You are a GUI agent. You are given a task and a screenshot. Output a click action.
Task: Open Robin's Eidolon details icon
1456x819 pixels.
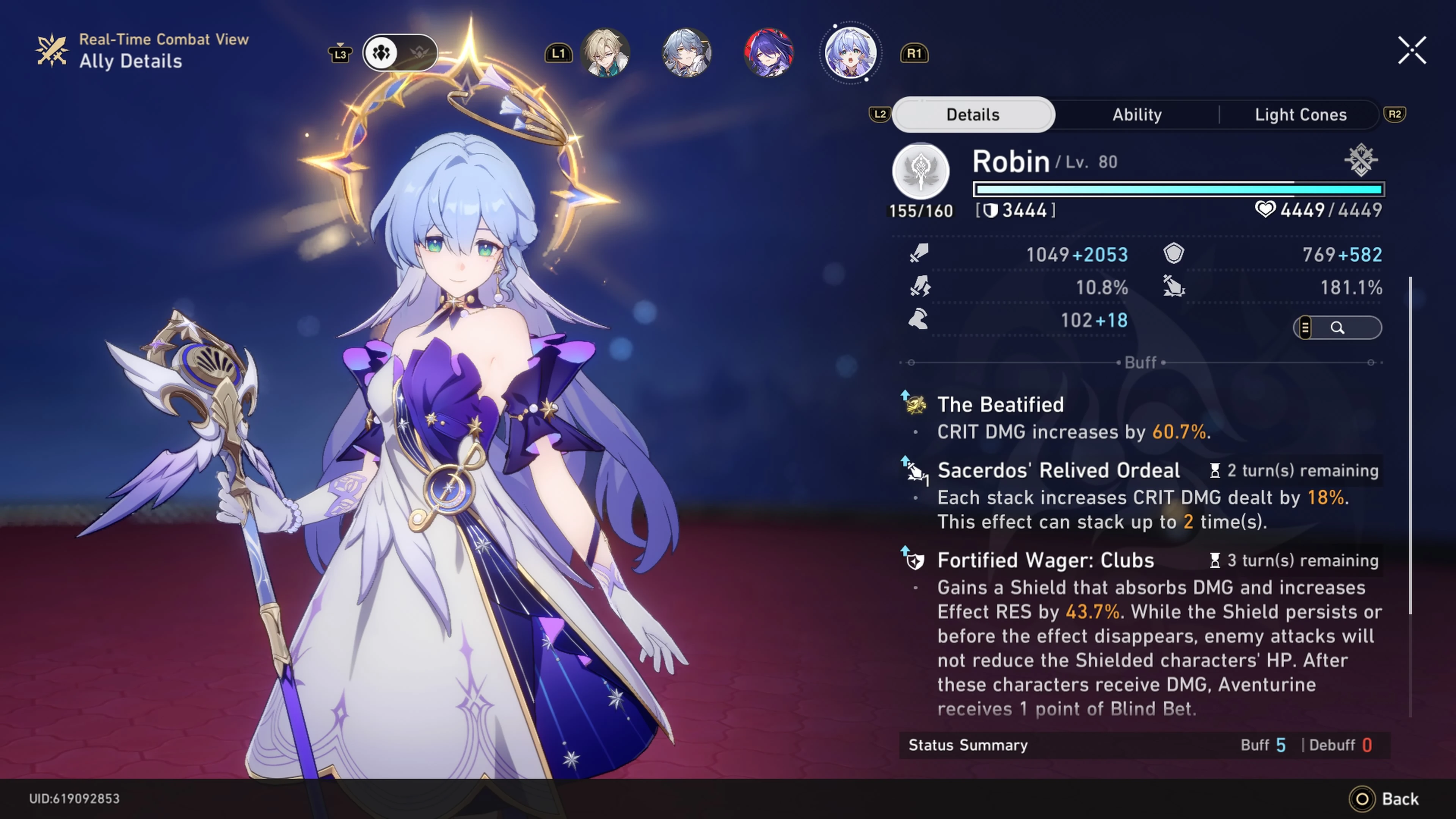[x=1361, y=160]
